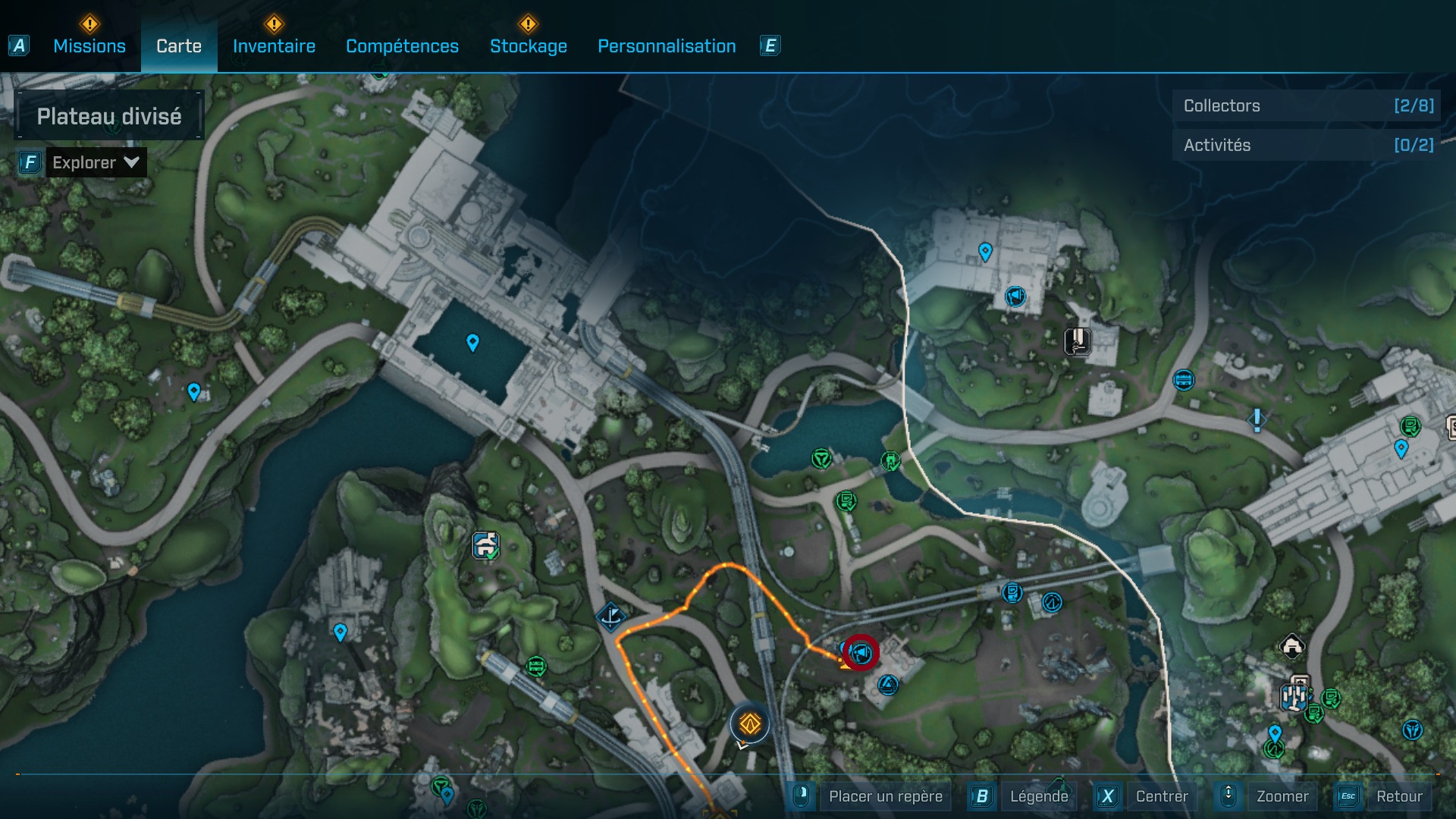Select the Collectors progress row
Image resolution: width=1456 pixels, height=819 pixels.
(x=1307, y=106)
